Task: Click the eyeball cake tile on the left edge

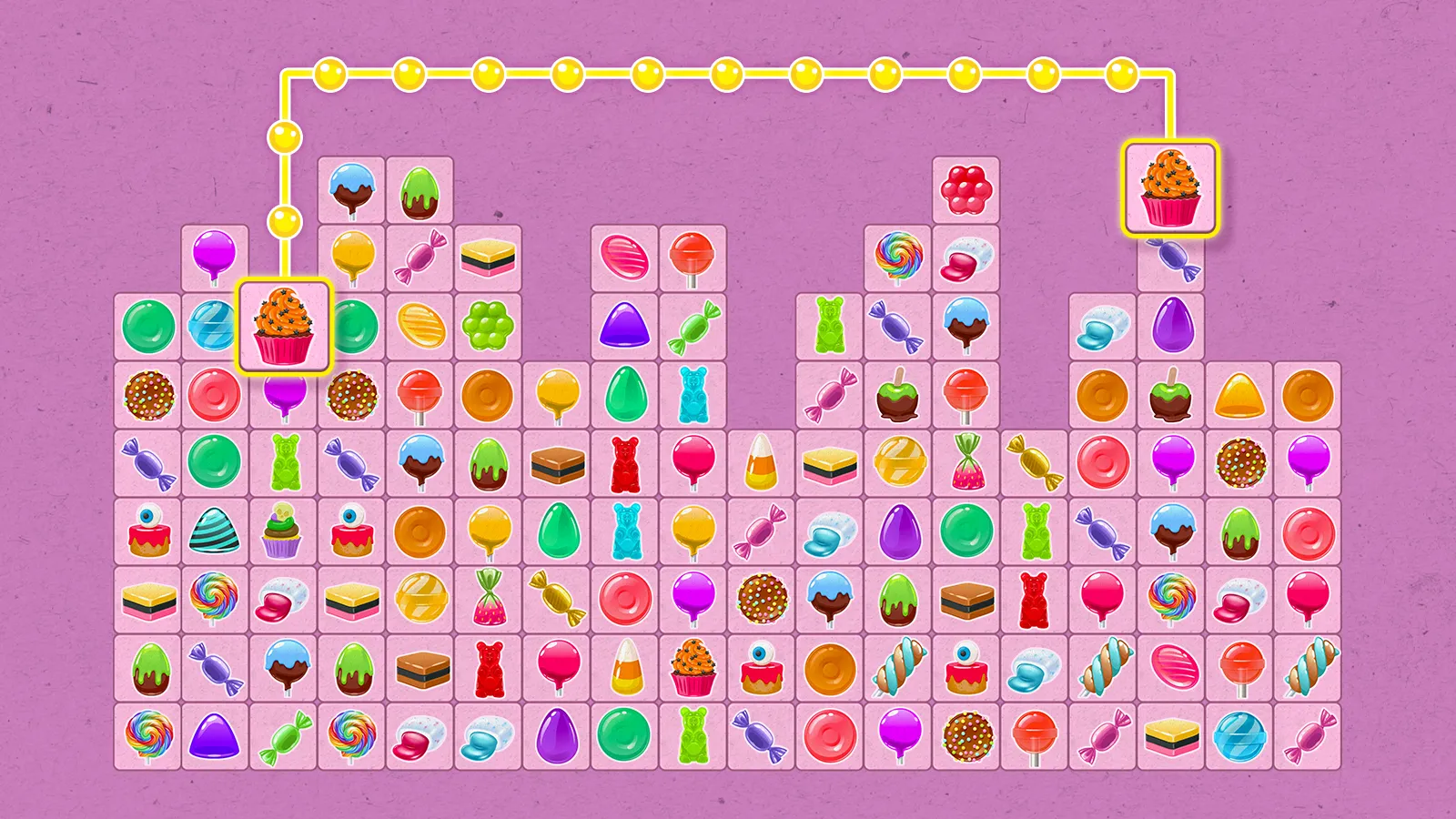Action: click(147, 532)
